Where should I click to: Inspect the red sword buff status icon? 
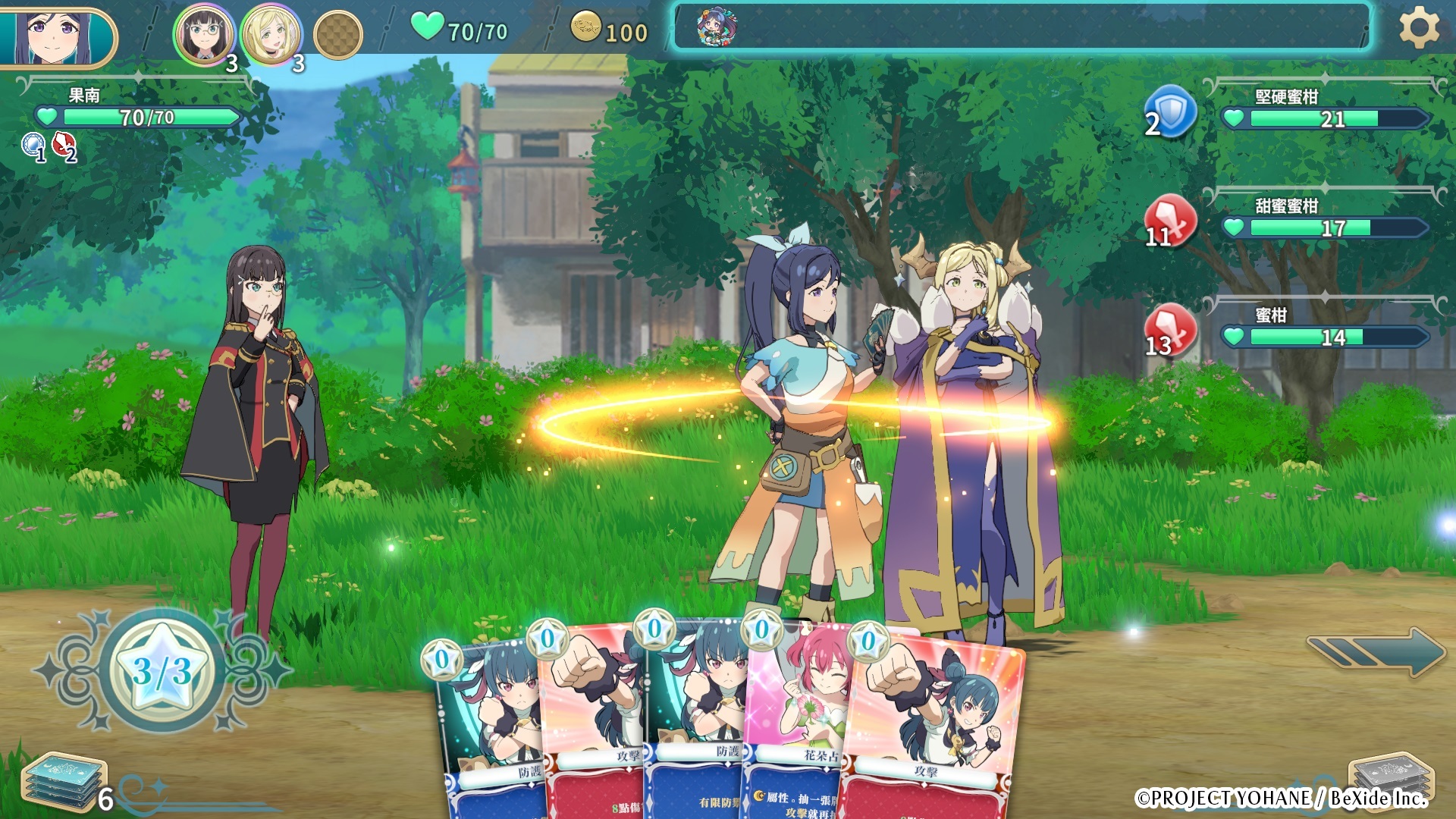[x=64, y=145]
